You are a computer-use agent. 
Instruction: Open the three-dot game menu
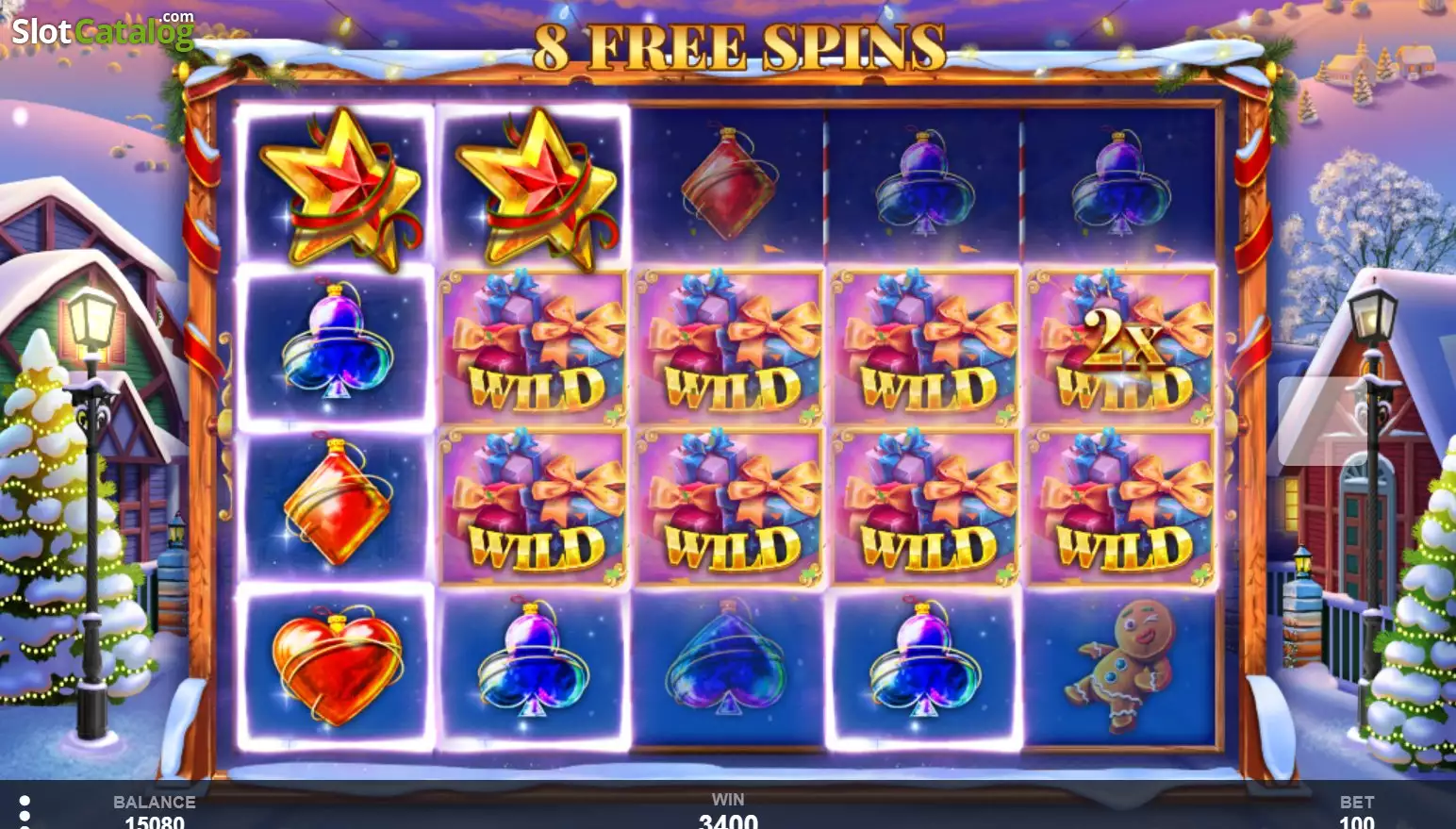tap(25, 811)
